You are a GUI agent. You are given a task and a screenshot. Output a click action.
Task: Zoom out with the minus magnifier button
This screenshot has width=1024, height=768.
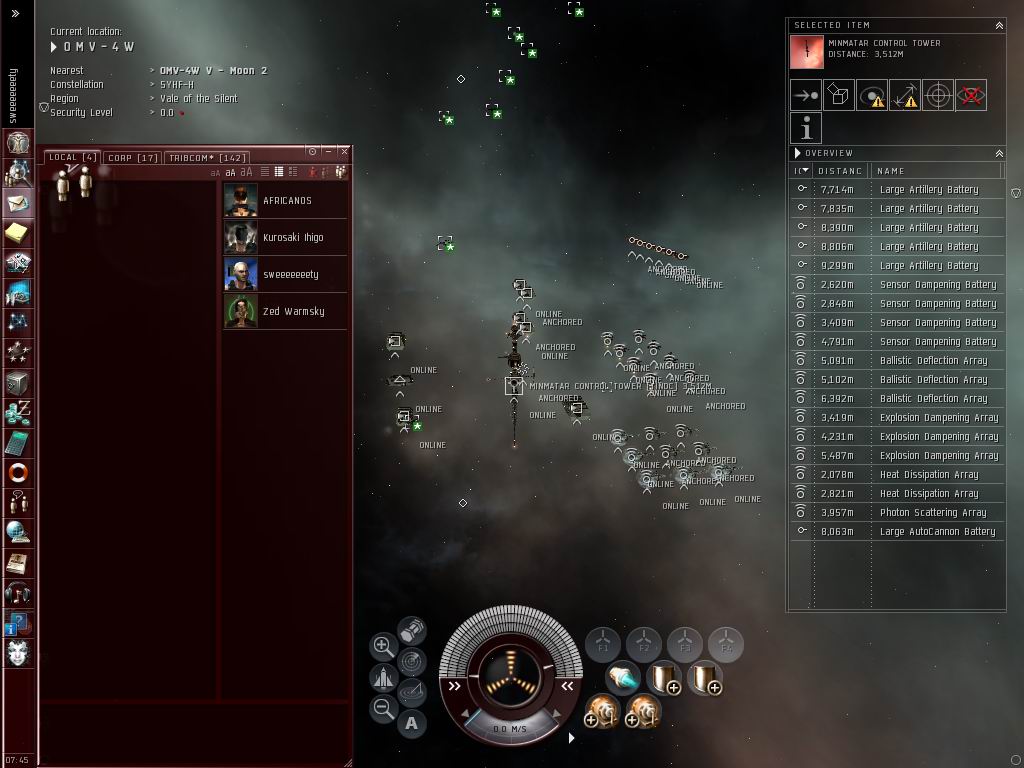(383, 709)
